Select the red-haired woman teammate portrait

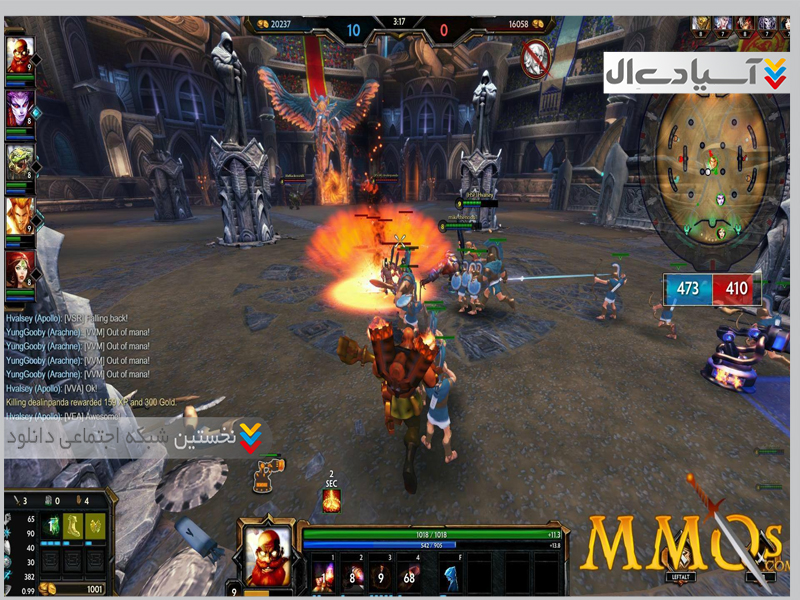(20, 268)
